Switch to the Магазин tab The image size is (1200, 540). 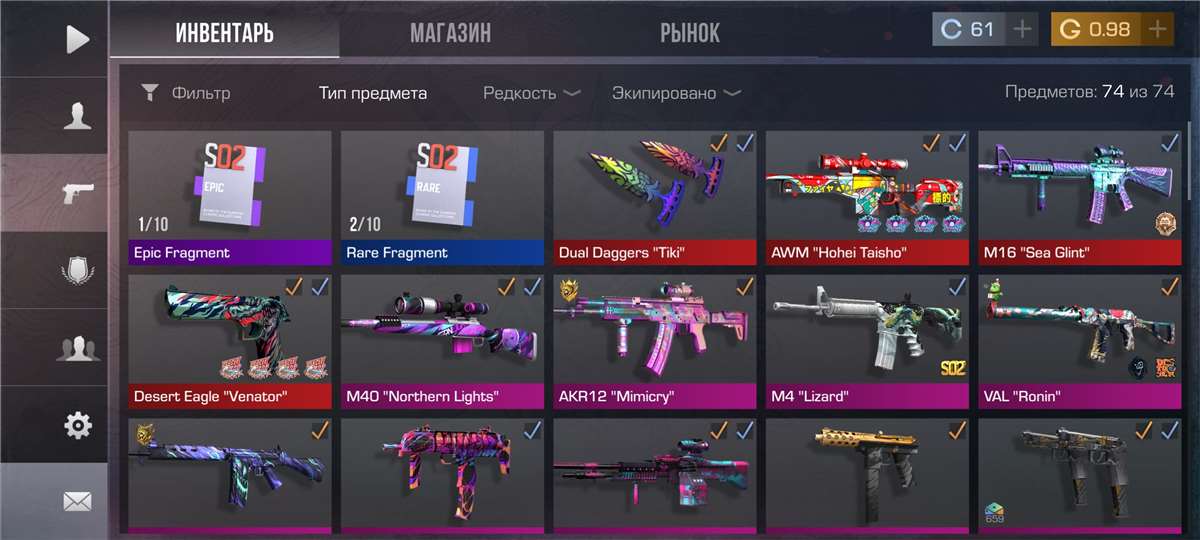tap(450, 33)
